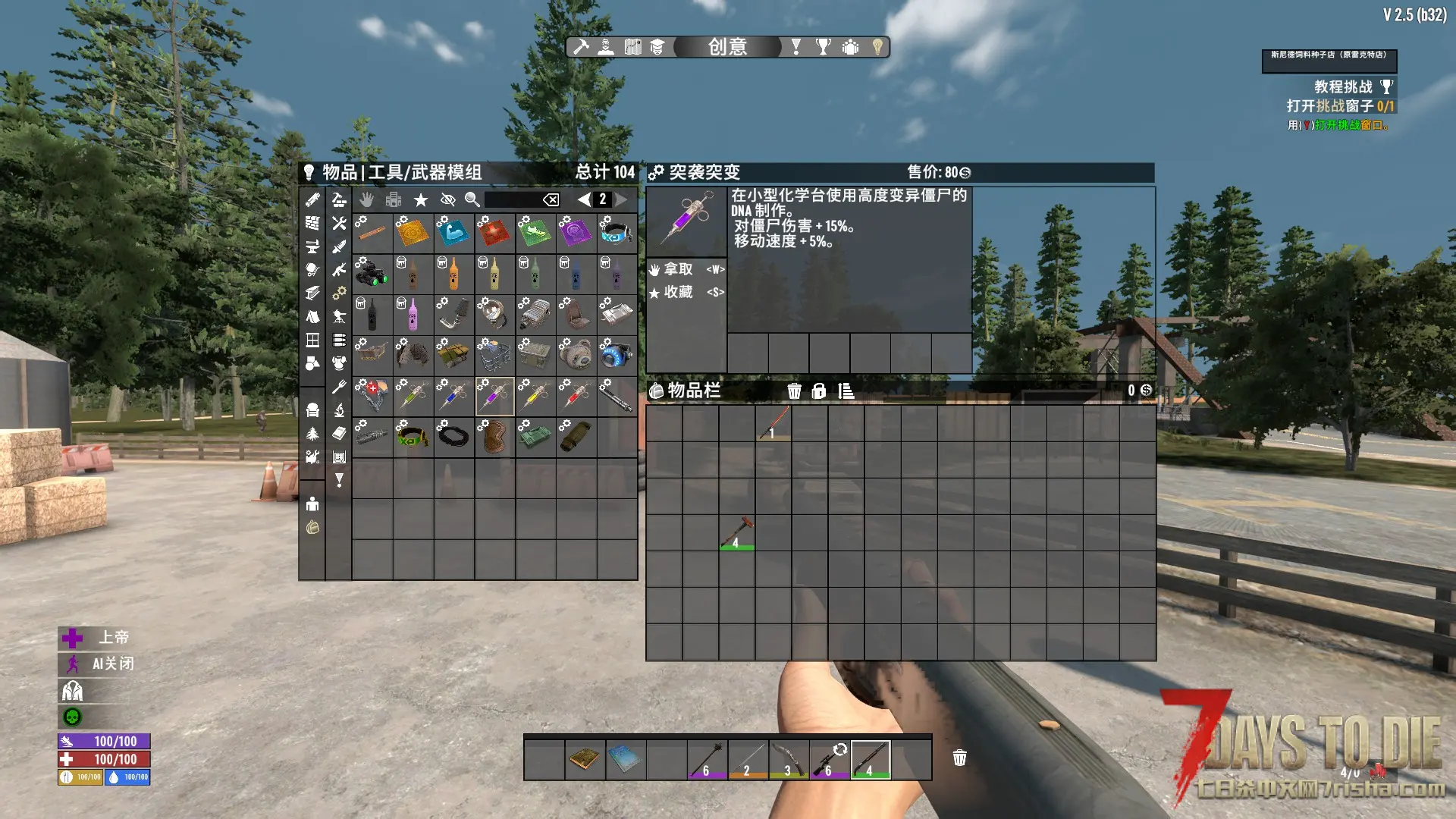Clear the inventory with trash can button
The height and width of the screenshot is (819, 1456).
pyautogui.click(x=794, y=391)
